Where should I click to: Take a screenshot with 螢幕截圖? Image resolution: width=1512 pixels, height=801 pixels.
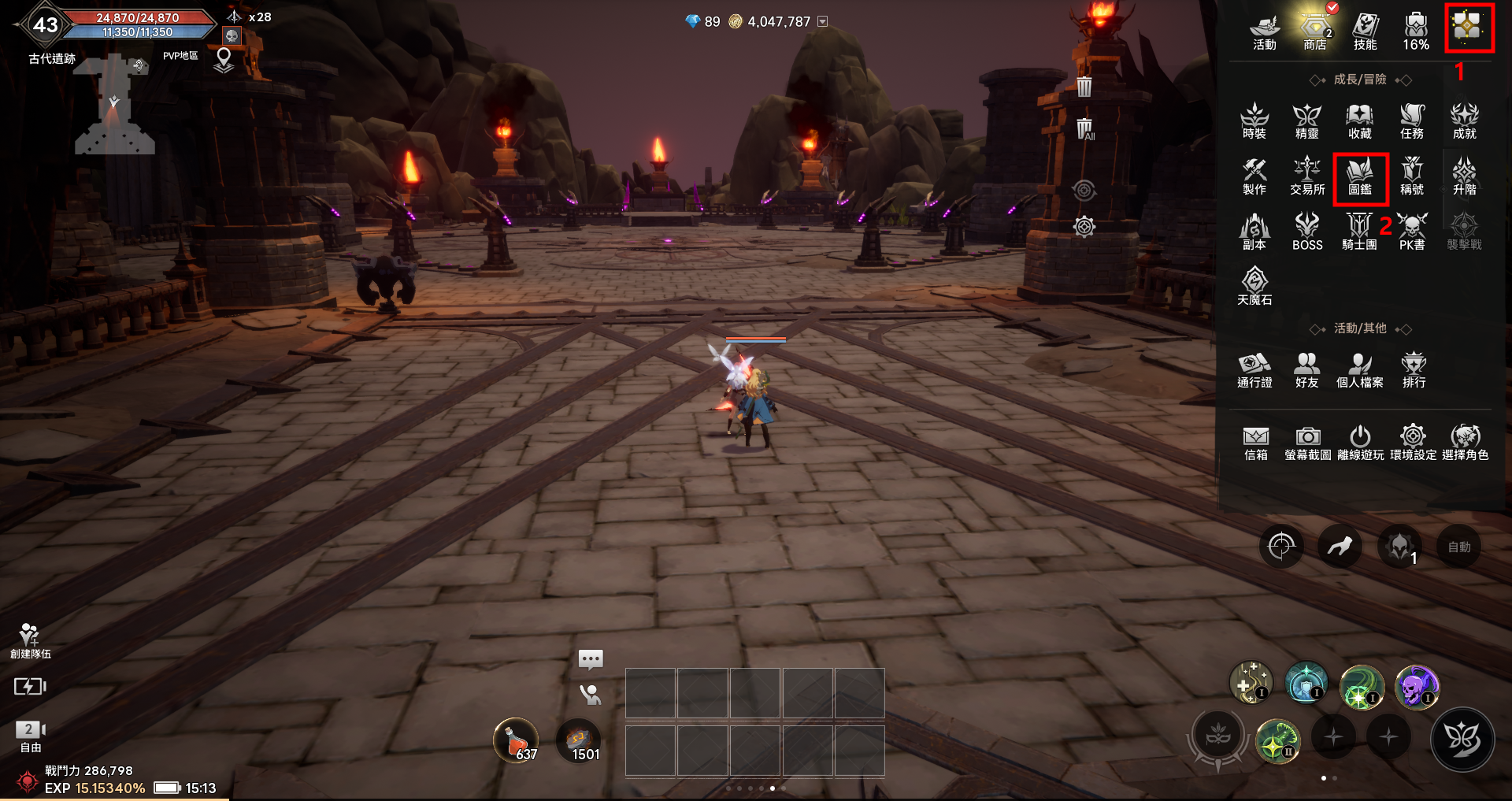1307,443
